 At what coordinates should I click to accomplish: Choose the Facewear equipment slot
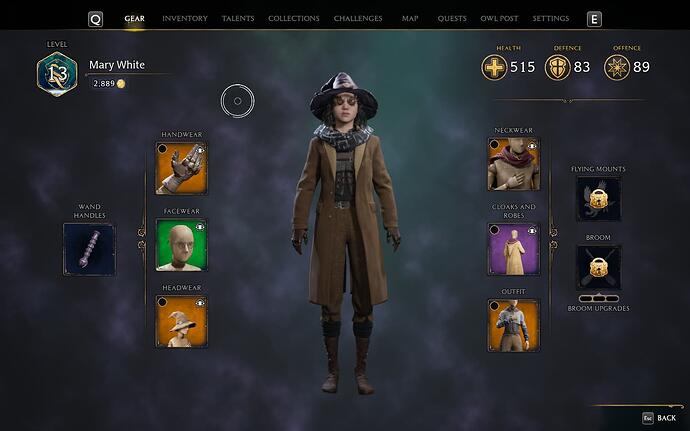click(182, 245)
